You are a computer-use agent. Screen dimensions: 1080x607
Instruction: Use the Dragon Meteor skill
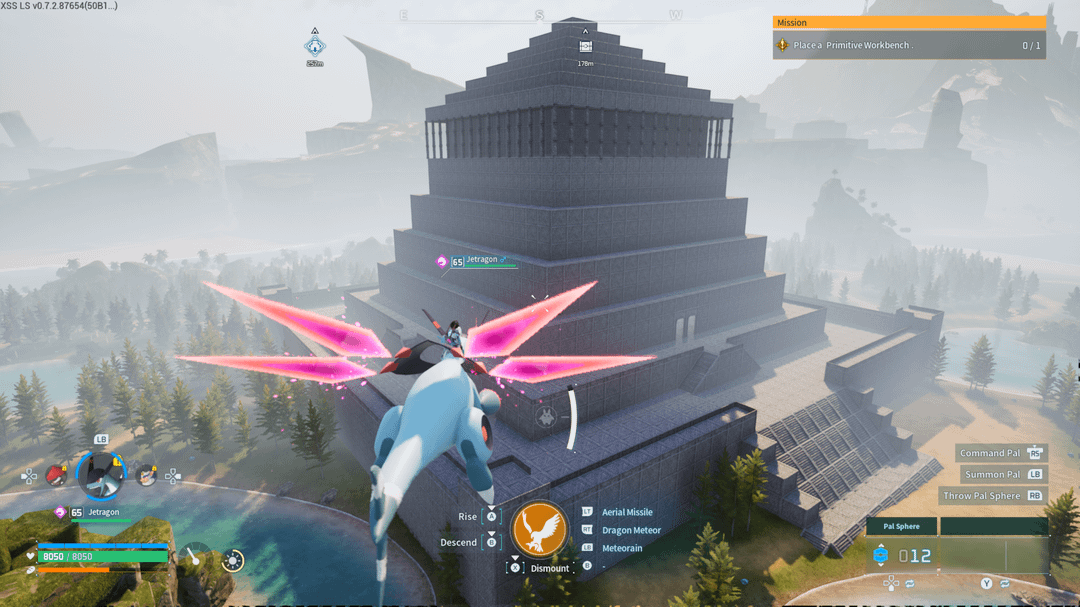(x=631, y=530)
